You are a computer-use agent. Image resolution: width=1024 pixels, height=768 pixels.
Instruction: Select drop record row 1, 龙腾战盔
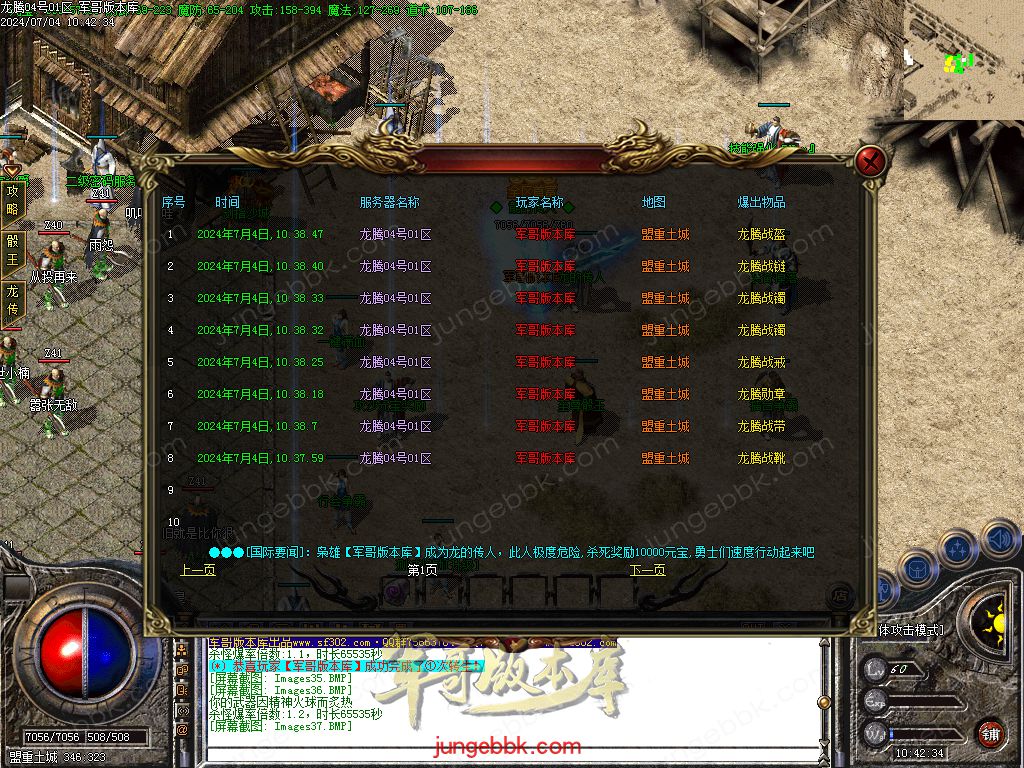[762, 234]
